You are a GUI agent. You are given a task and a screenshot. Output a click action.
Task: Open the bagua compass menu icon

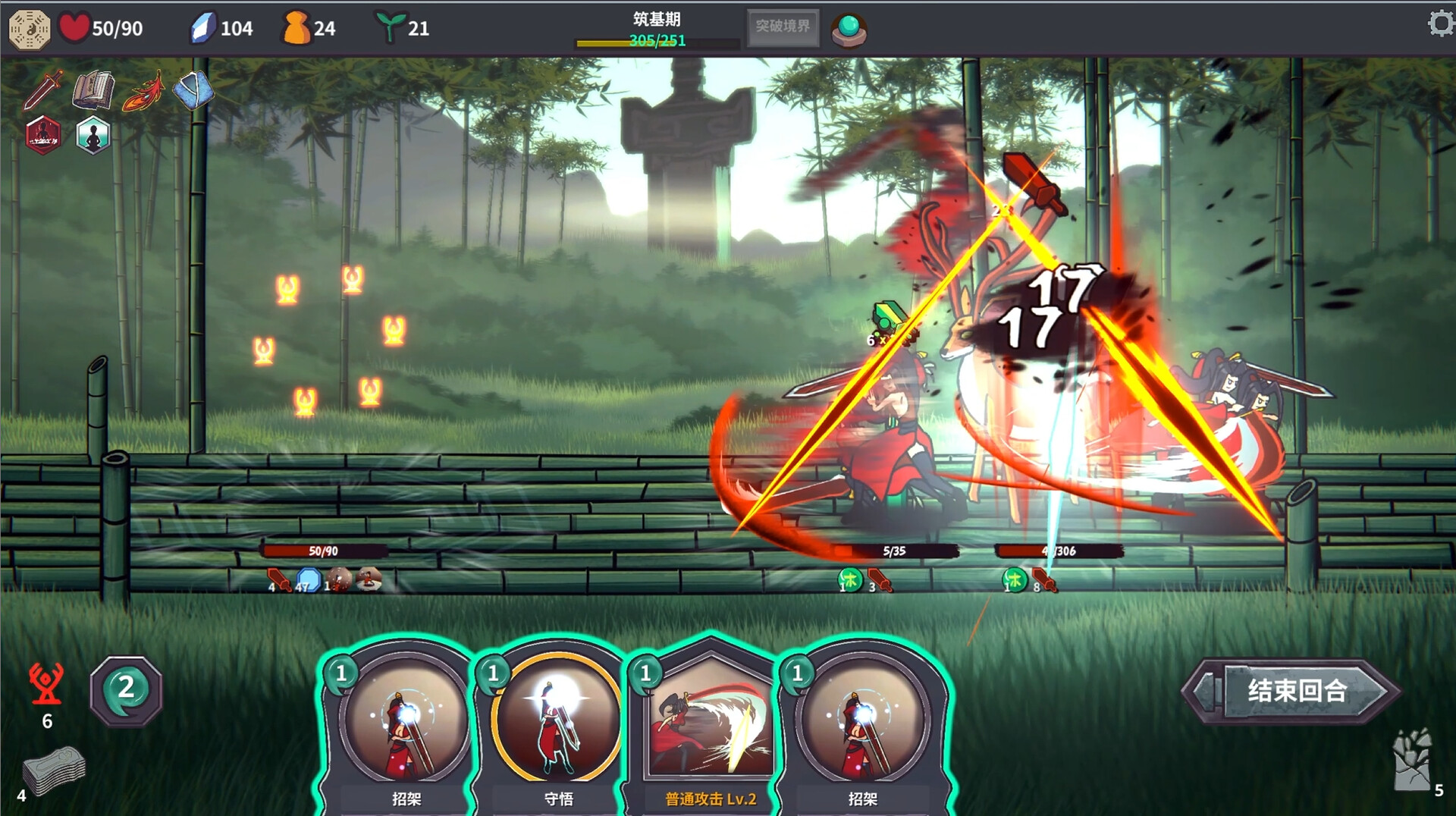[30, 29]
